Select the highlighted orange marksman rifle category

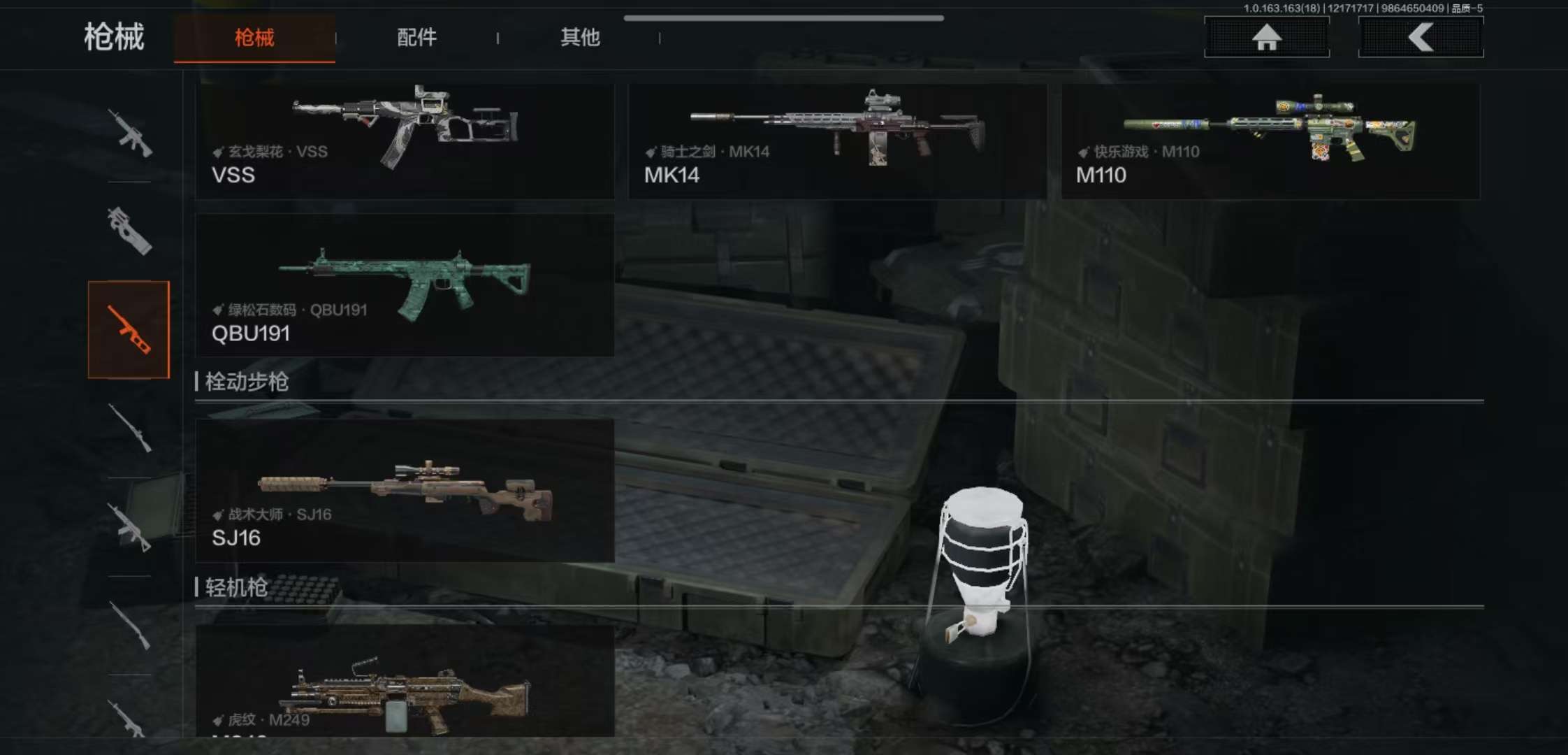tap(129, 329)
